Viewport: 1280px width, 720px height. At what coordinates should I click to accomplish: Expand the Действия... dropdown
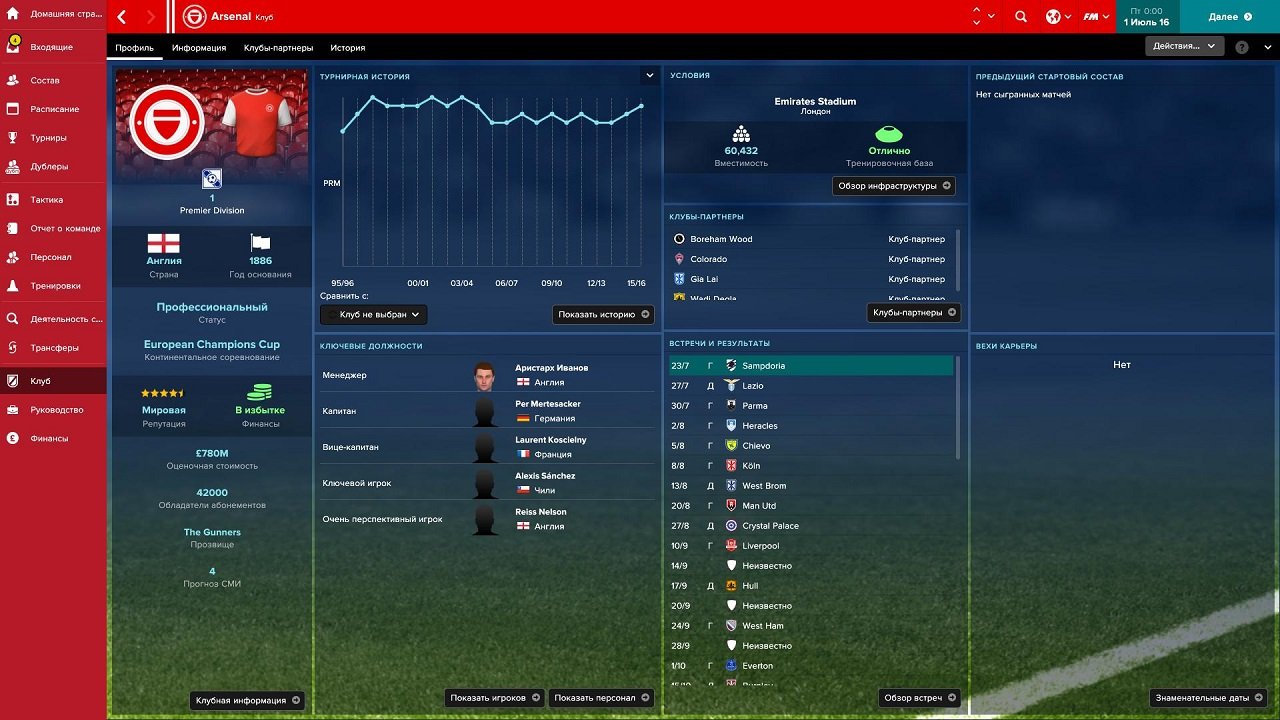[1184, 45]
